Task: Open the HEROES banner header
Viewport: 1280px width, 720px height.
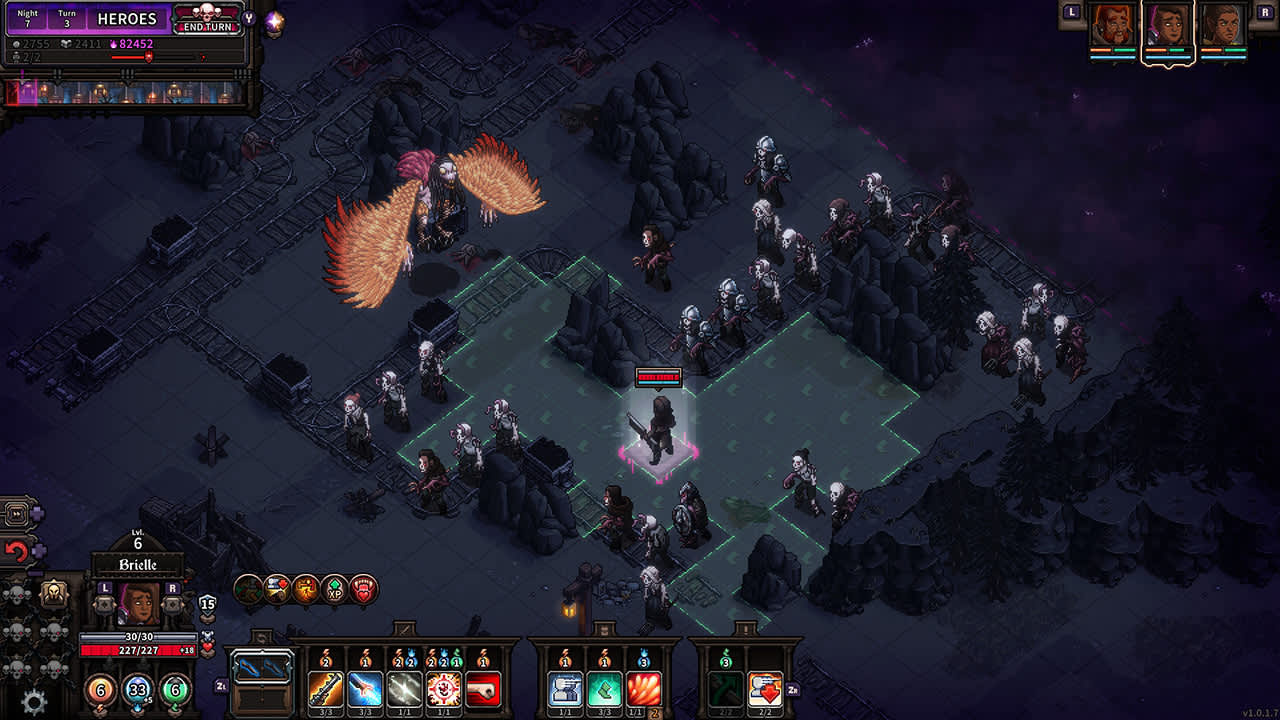Action: tap(125, 19)
